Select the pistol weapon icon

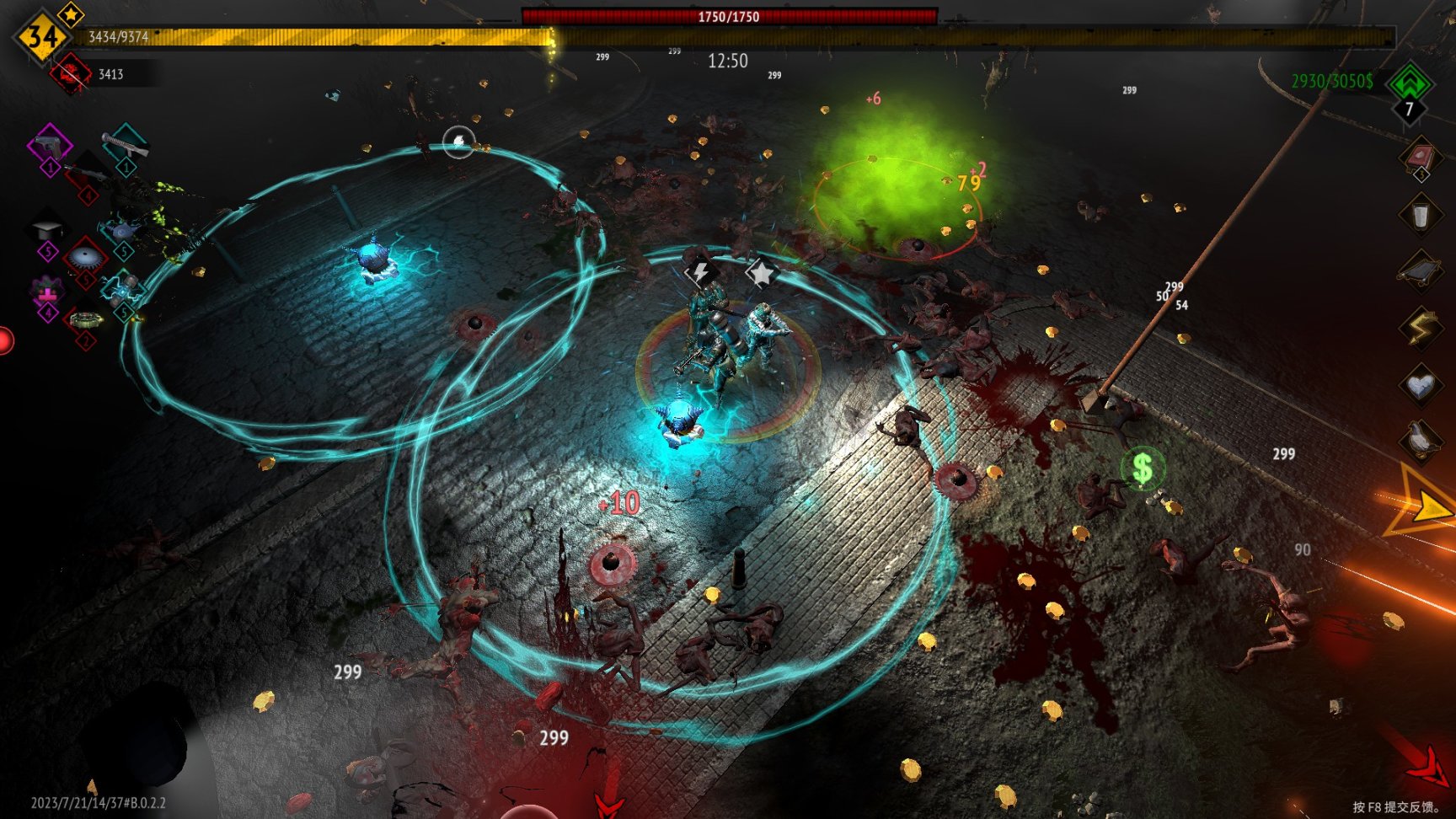tap(50, 145)
